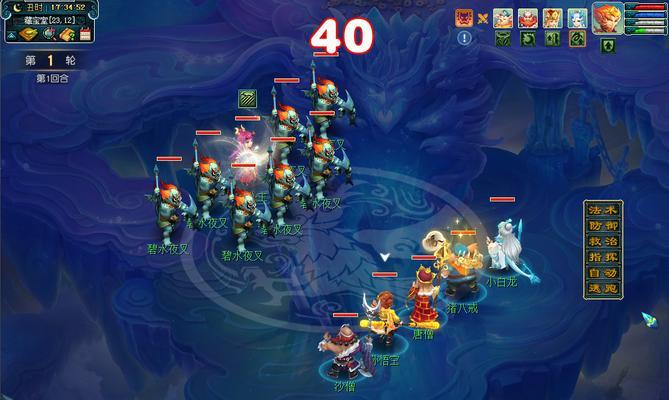This screenshot has width=669, height=400.
Task: Choose the 救治 (heal) battle command
Action: click(599, 242)
